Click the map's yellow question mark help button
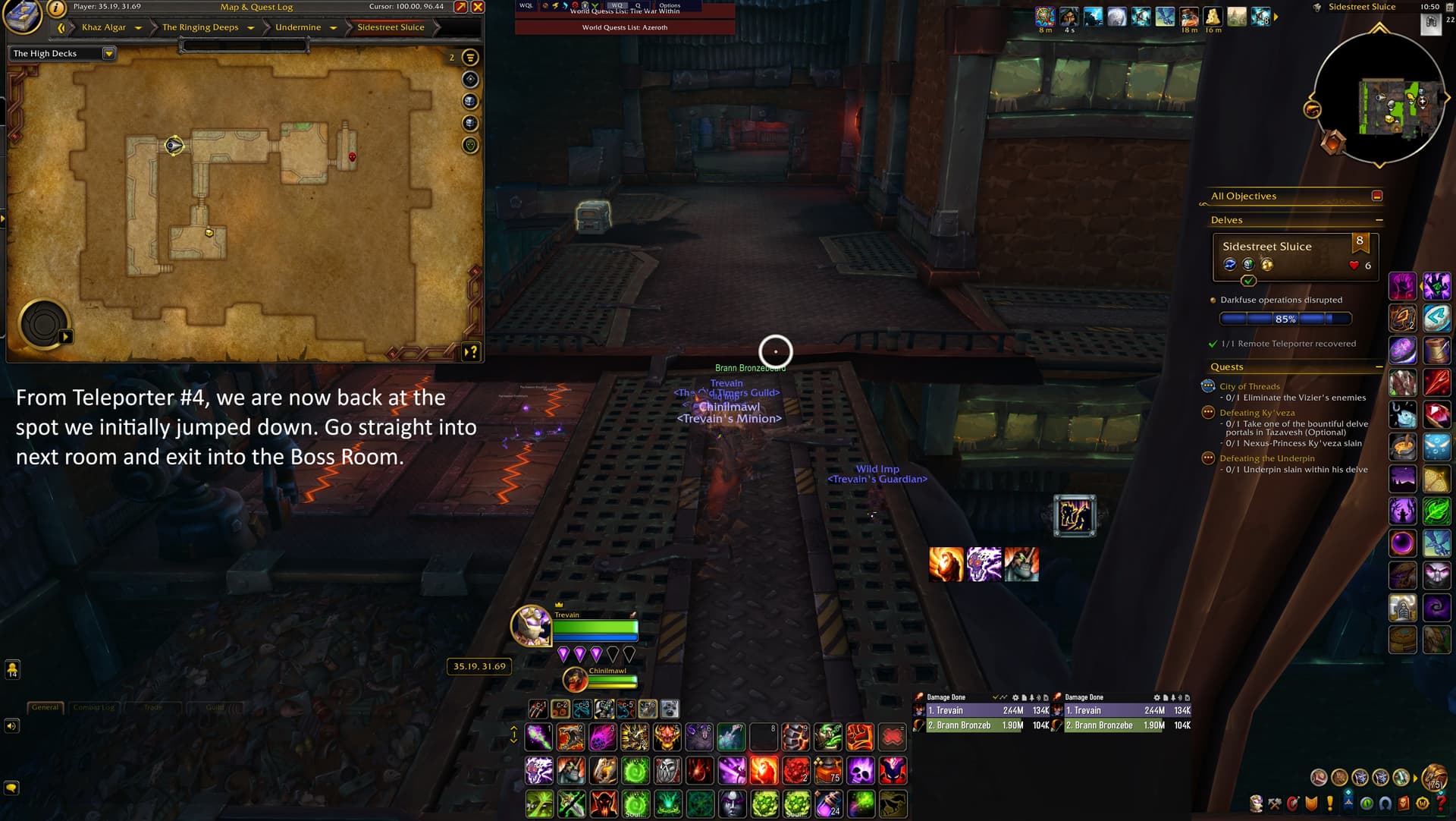Screen dimensions: 1456x821 pyautogui.click(x=472, y=351)
